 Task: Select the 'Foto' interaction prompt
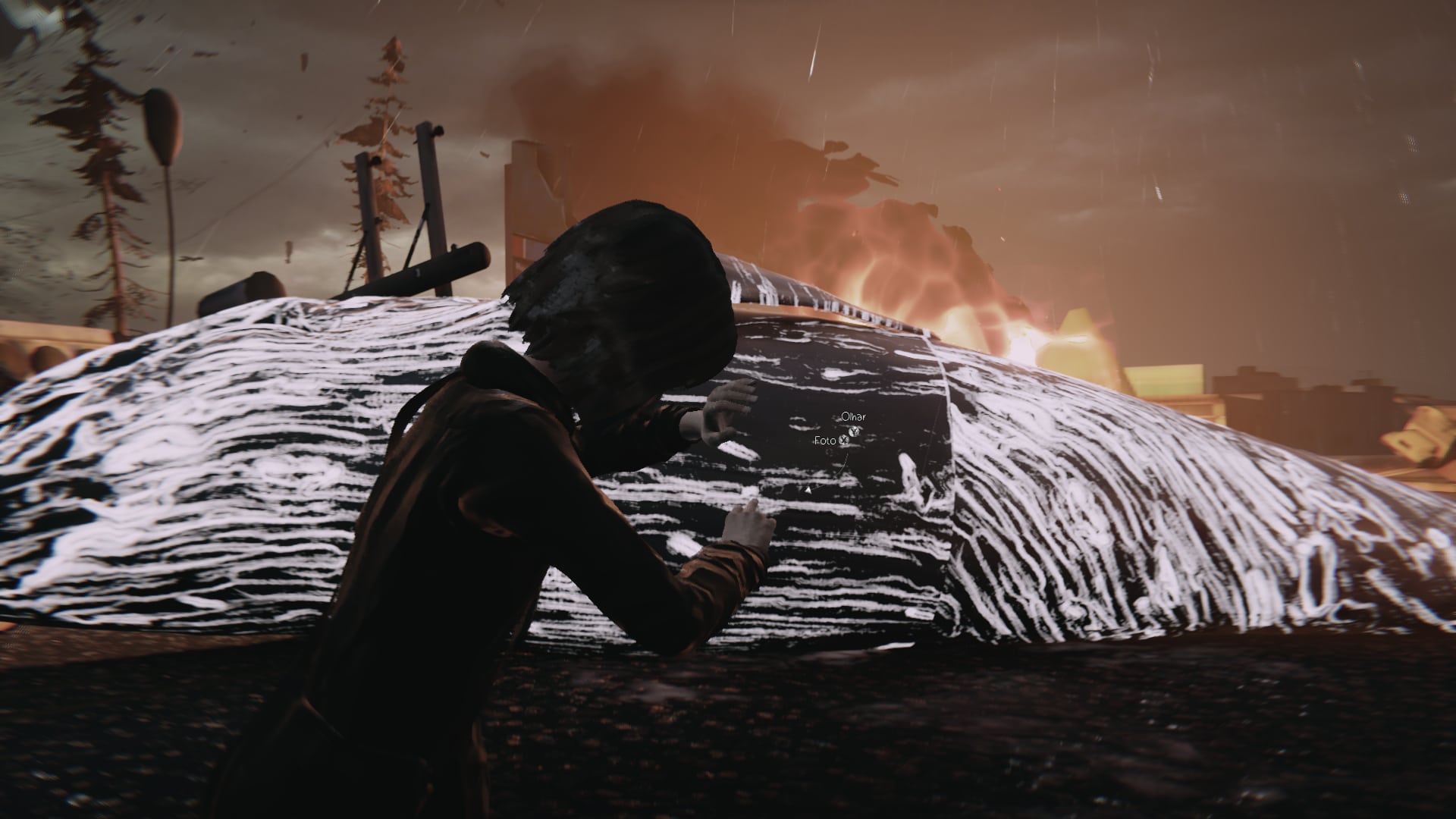click(x=825, y=441)
